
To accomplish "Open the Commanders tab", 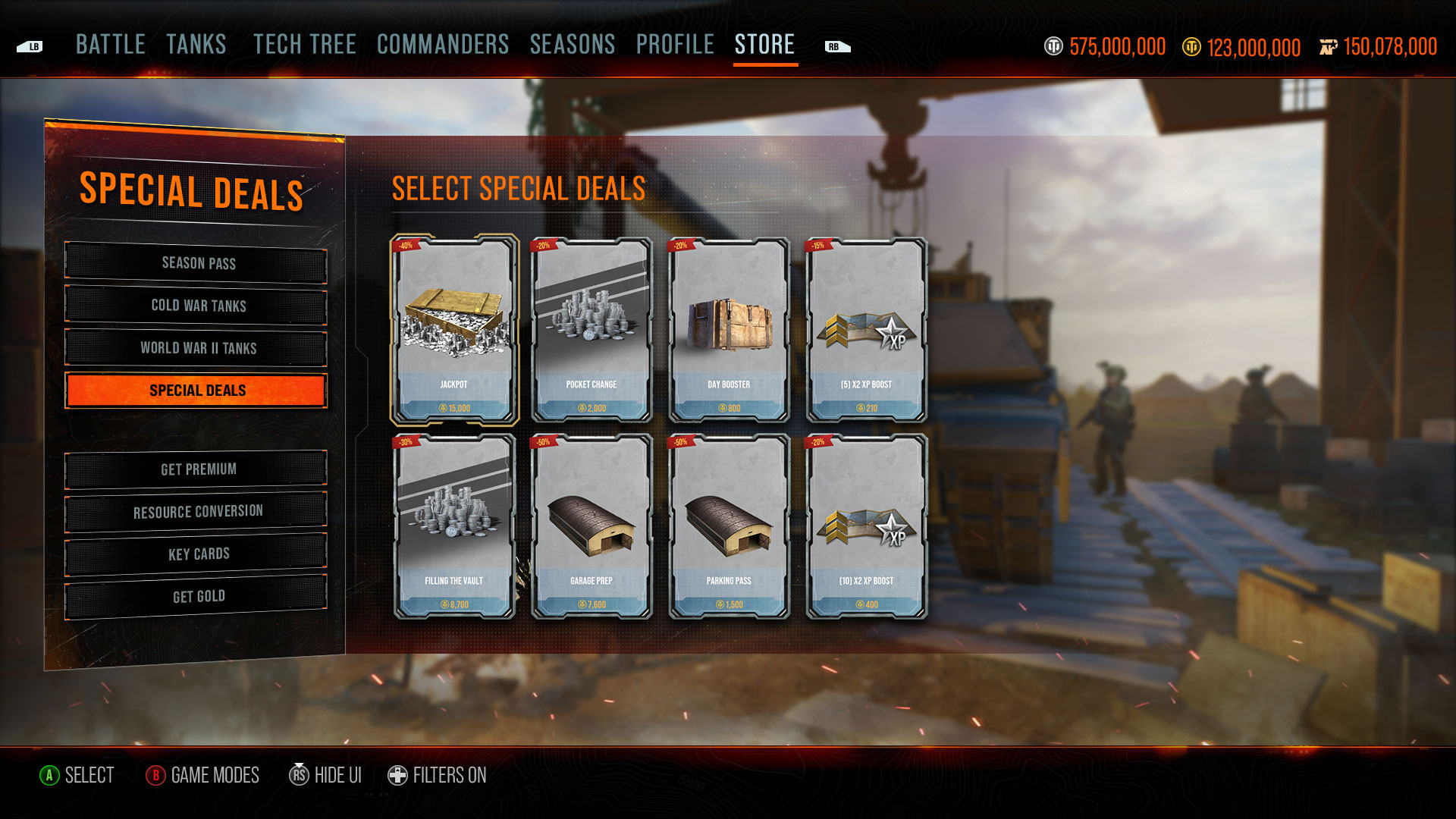I will point(443,45).
